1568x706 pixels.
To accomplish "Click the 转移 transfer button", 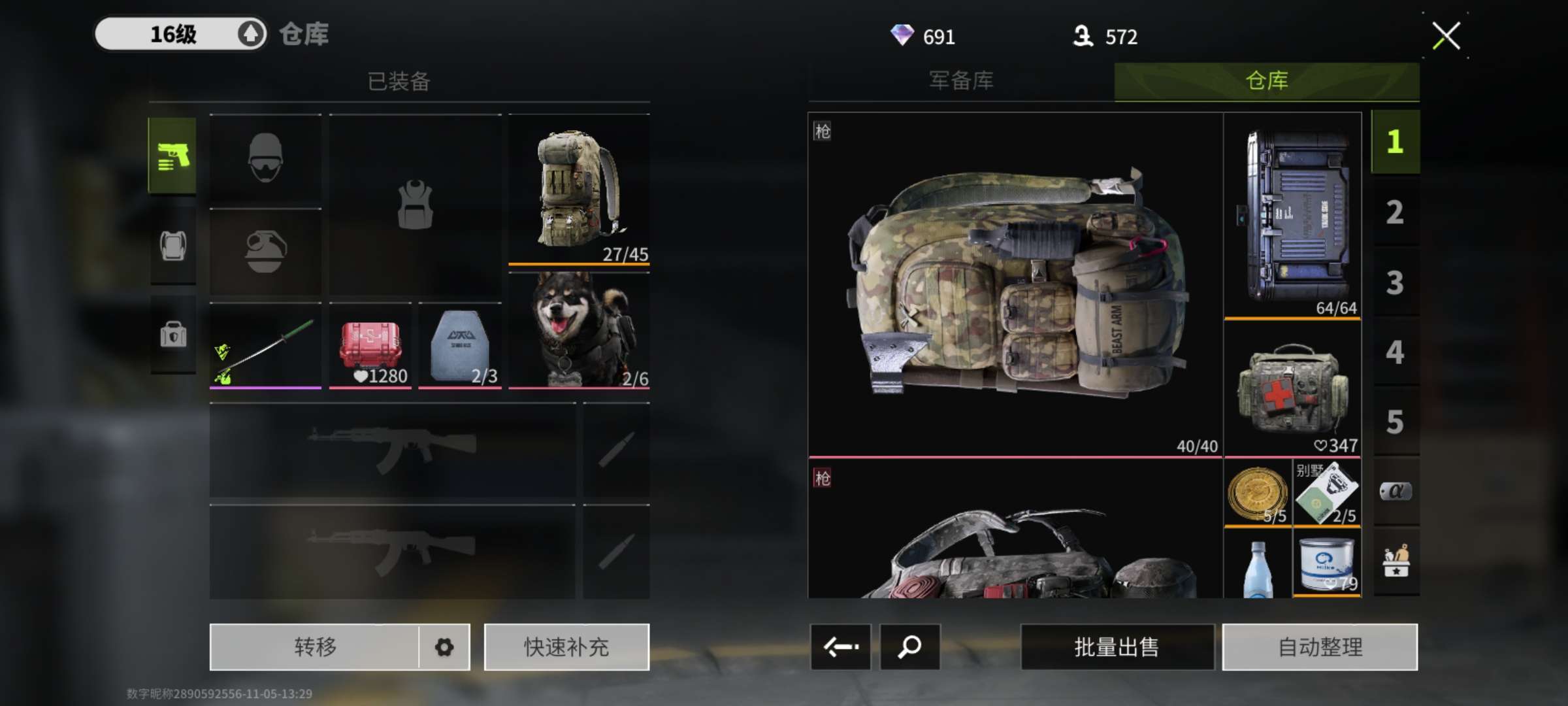I will [x=315, y=647].
